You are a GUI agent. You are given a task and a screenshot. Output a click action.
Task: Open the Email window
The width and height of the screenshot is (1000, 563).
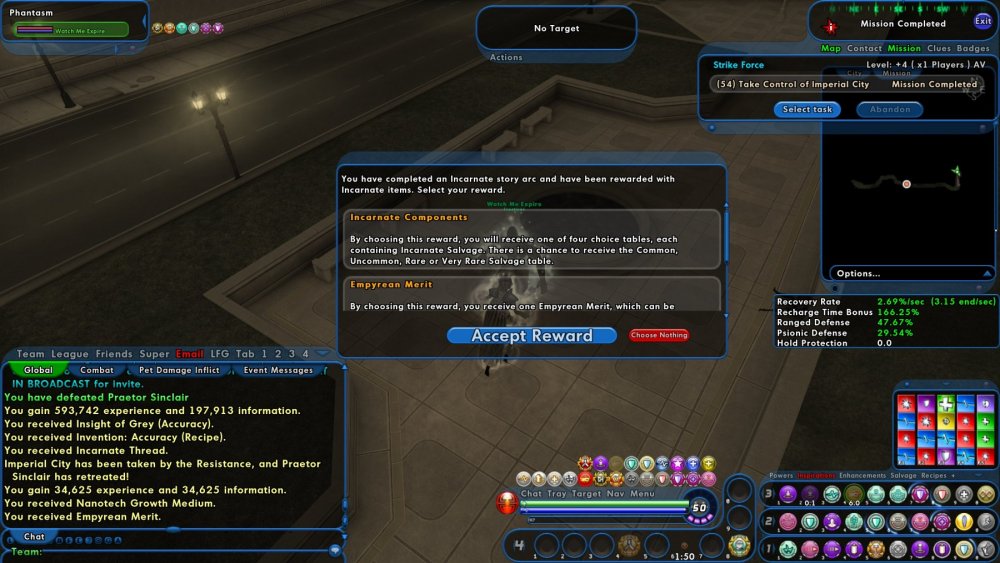pos(189,354)
